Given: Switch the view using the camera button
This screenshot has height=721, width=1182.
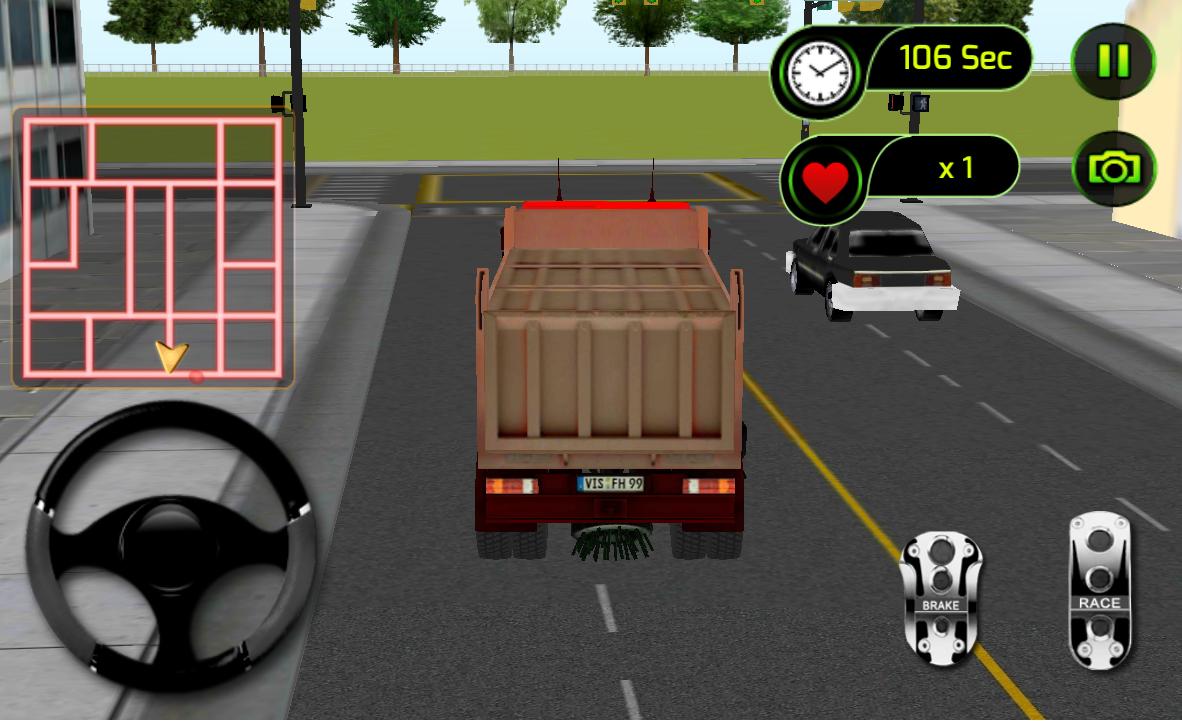Looking at the screenshot, I should click(x=1114, y=169).
